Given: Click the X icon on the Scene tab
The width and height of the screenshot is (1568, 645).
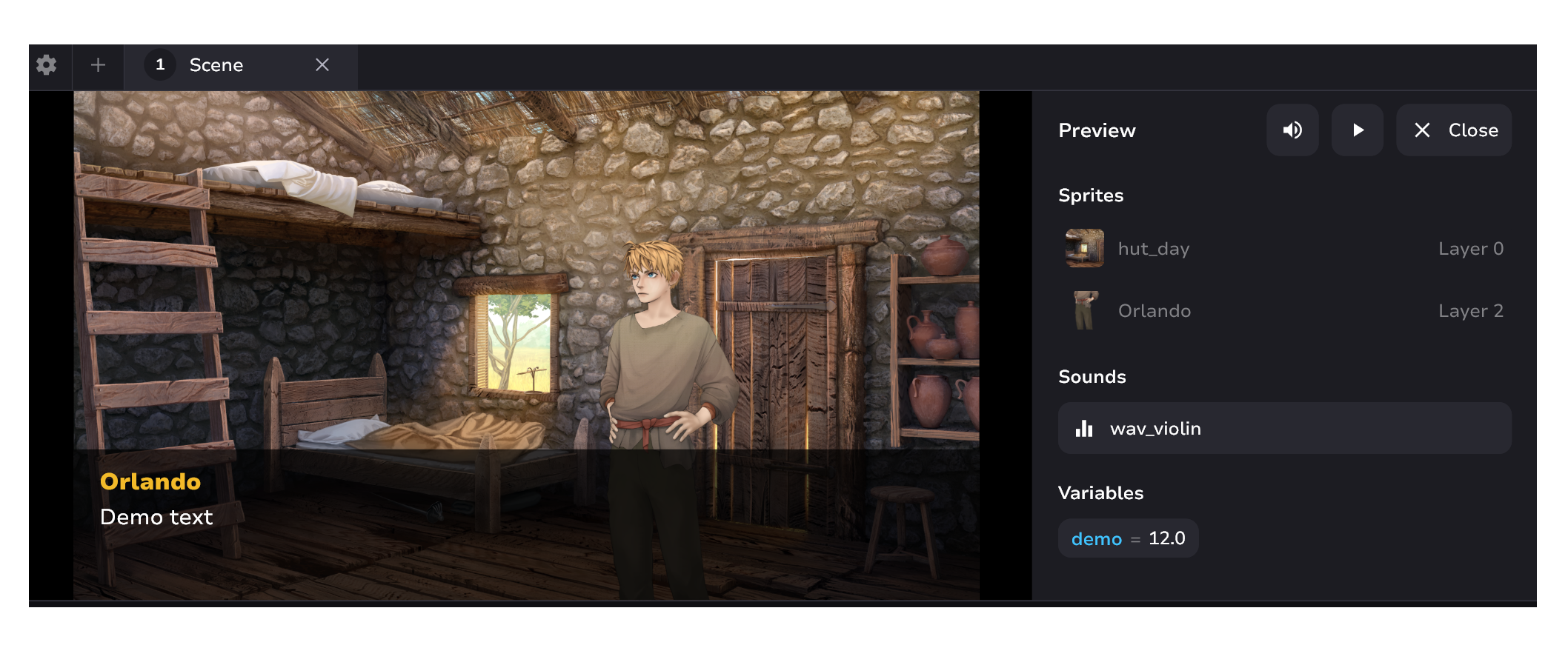Looking at the screenshot, I should point(322,65).
